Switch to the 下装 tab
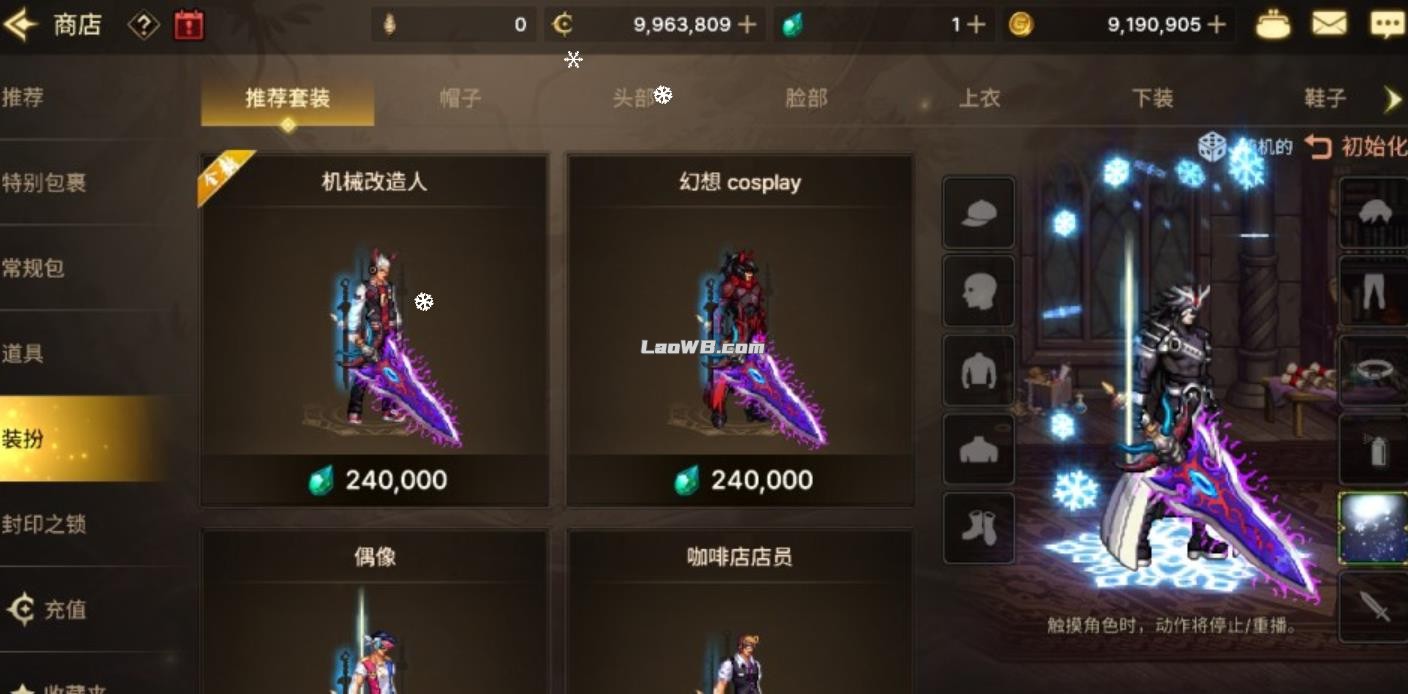This screenshot has height=694, width=1408. (1152, 98)
